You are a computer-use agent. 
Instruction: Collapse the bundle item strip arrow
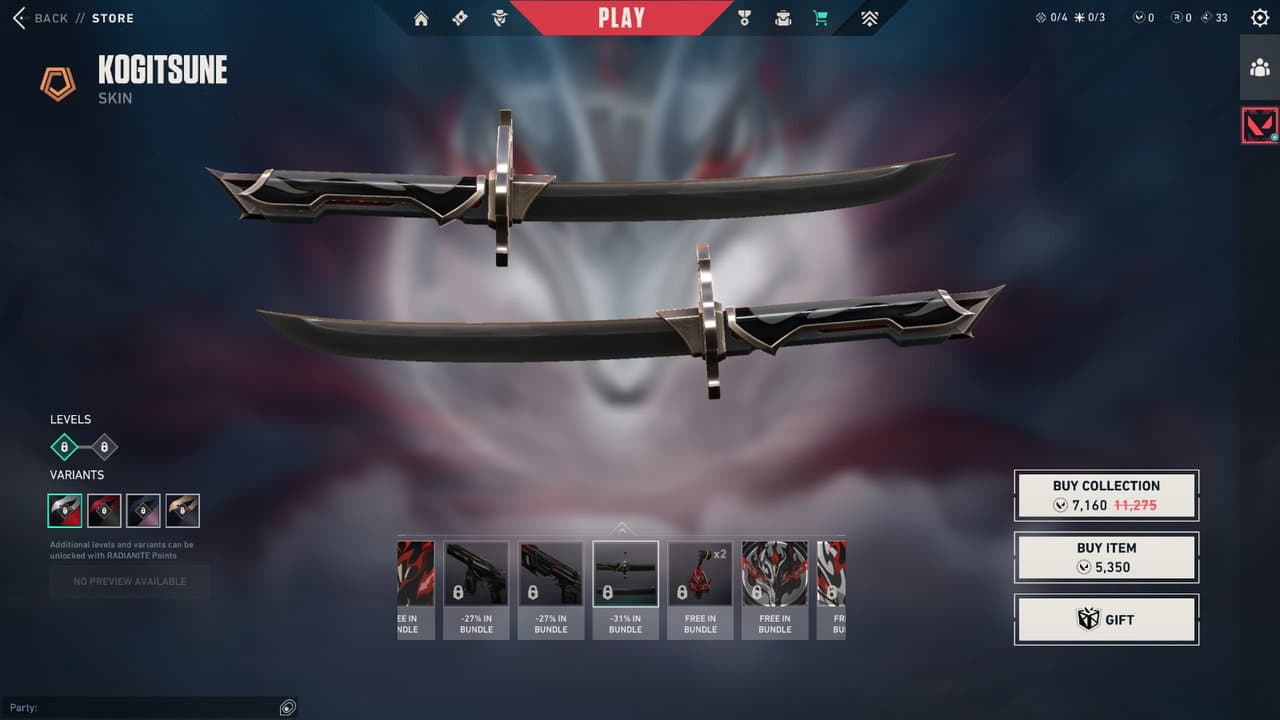[x=622, y=528]
